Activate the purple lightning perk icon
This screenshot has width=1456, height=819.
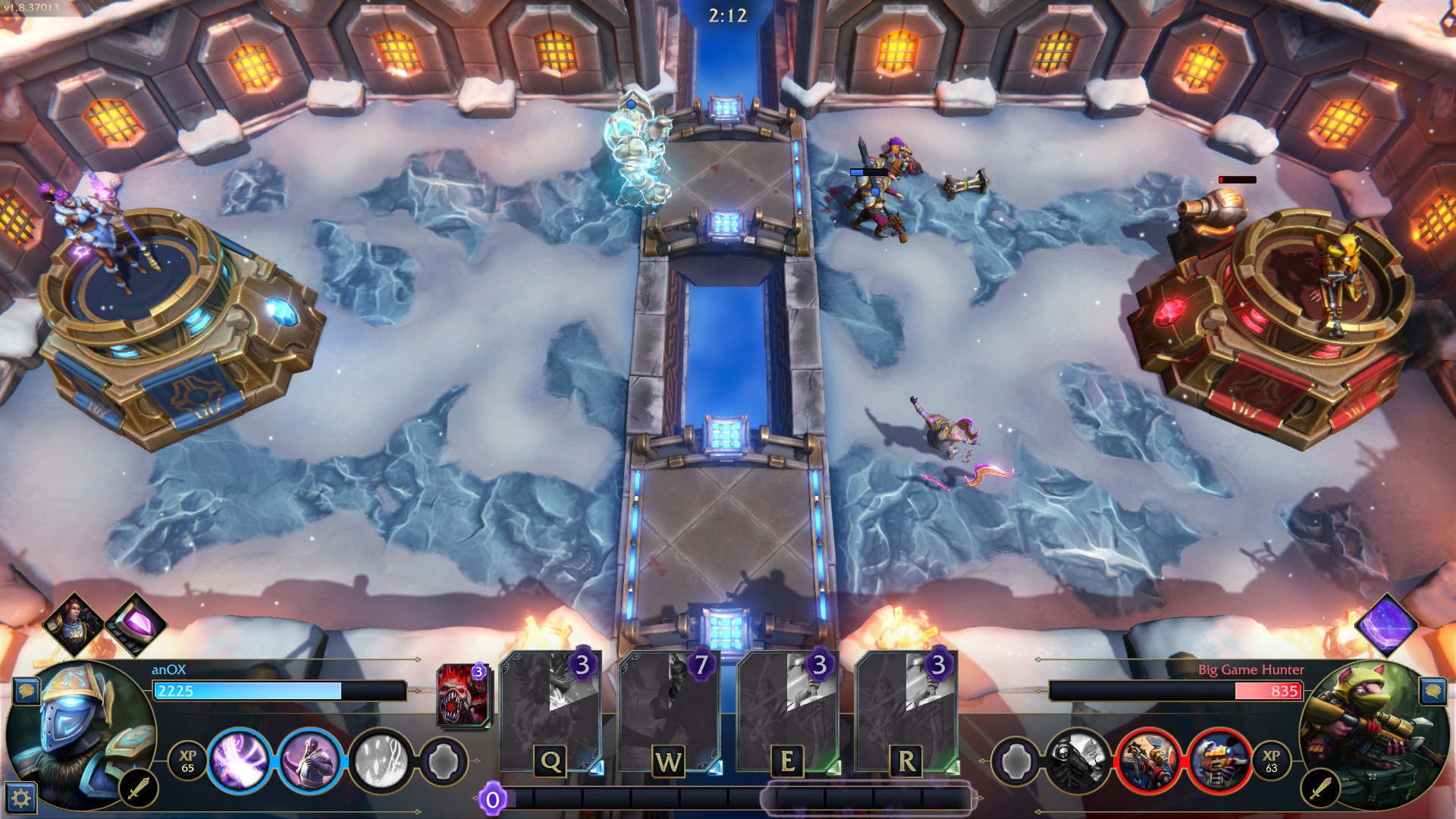238,759
